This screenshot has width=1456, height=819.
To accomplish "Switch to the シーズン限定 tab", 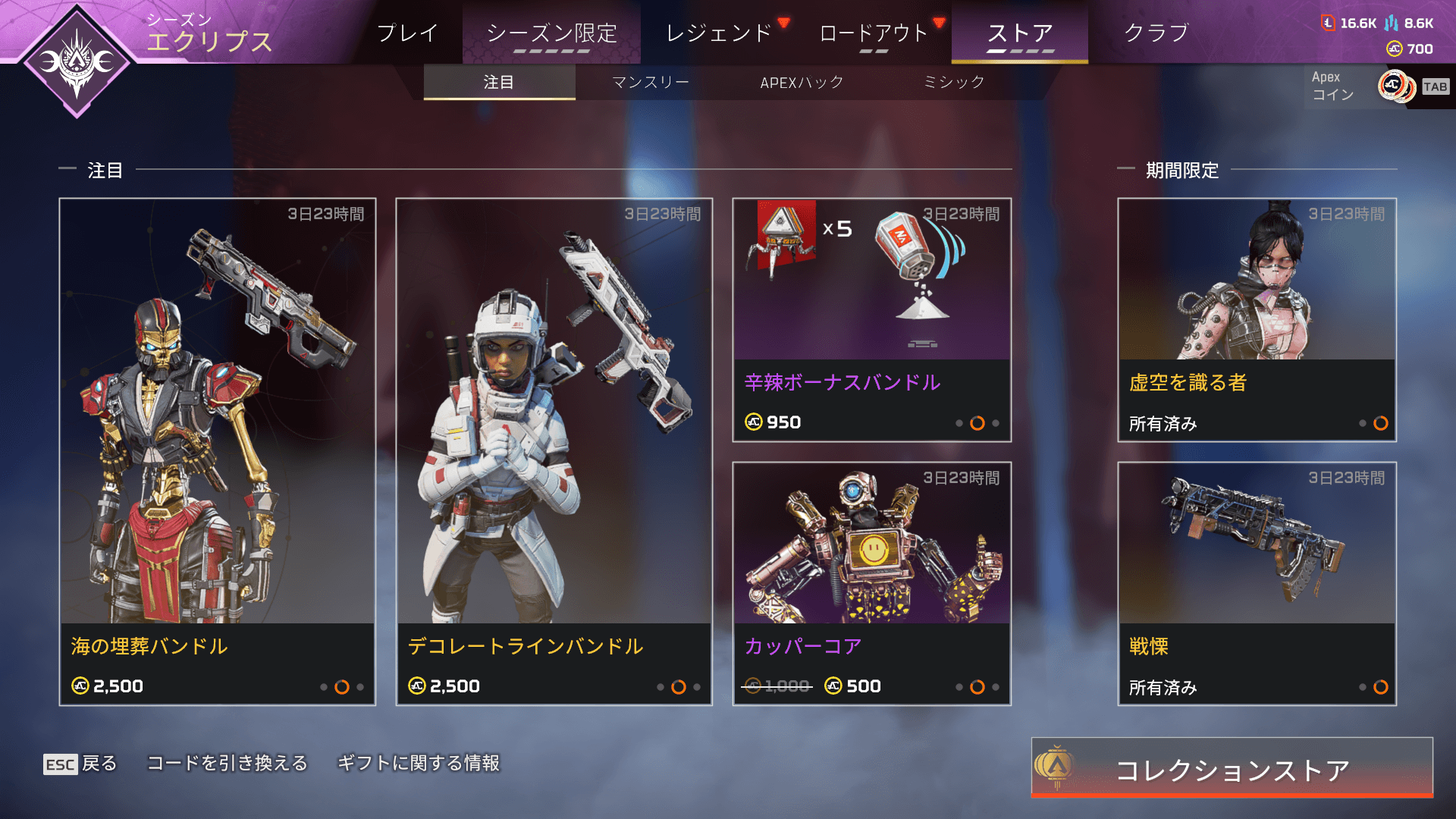I will pyautogui.click(x=551, y=33).
